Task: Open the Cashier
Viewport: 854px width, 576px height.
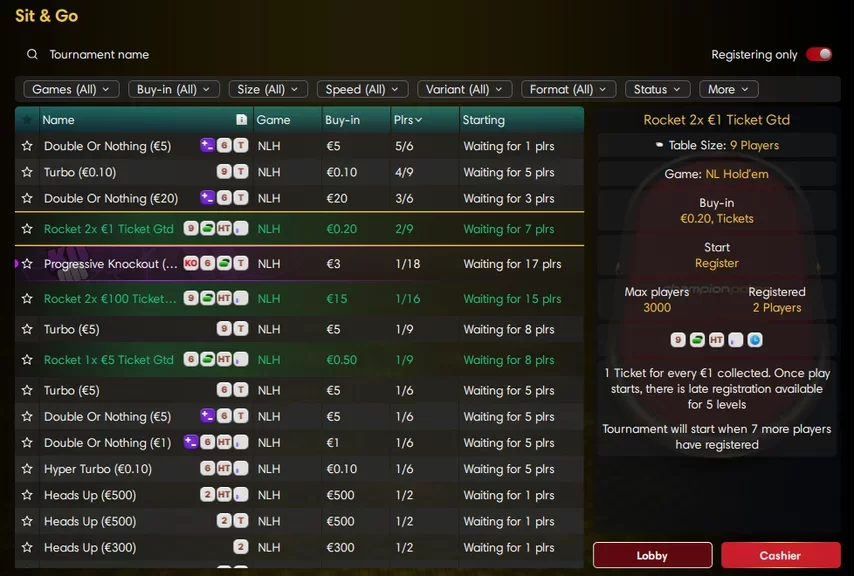Action: 780,555
